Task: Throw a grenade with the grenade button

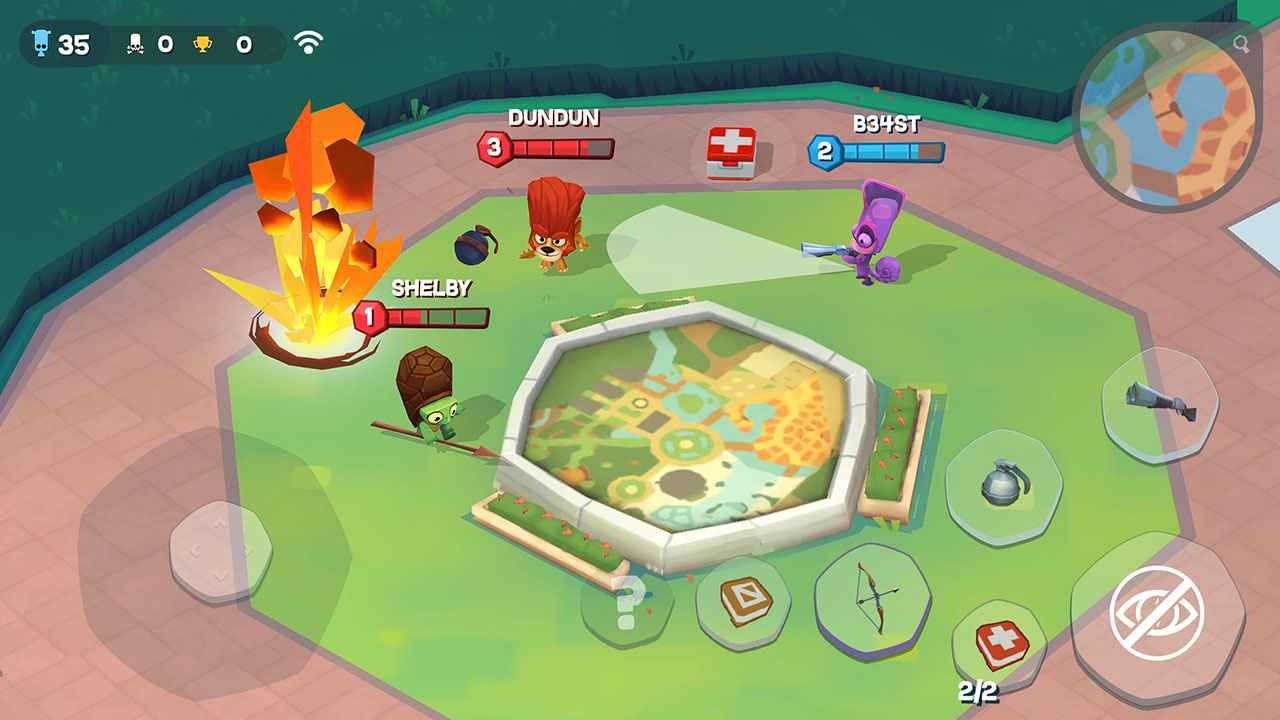Action: pos(1004,486)
